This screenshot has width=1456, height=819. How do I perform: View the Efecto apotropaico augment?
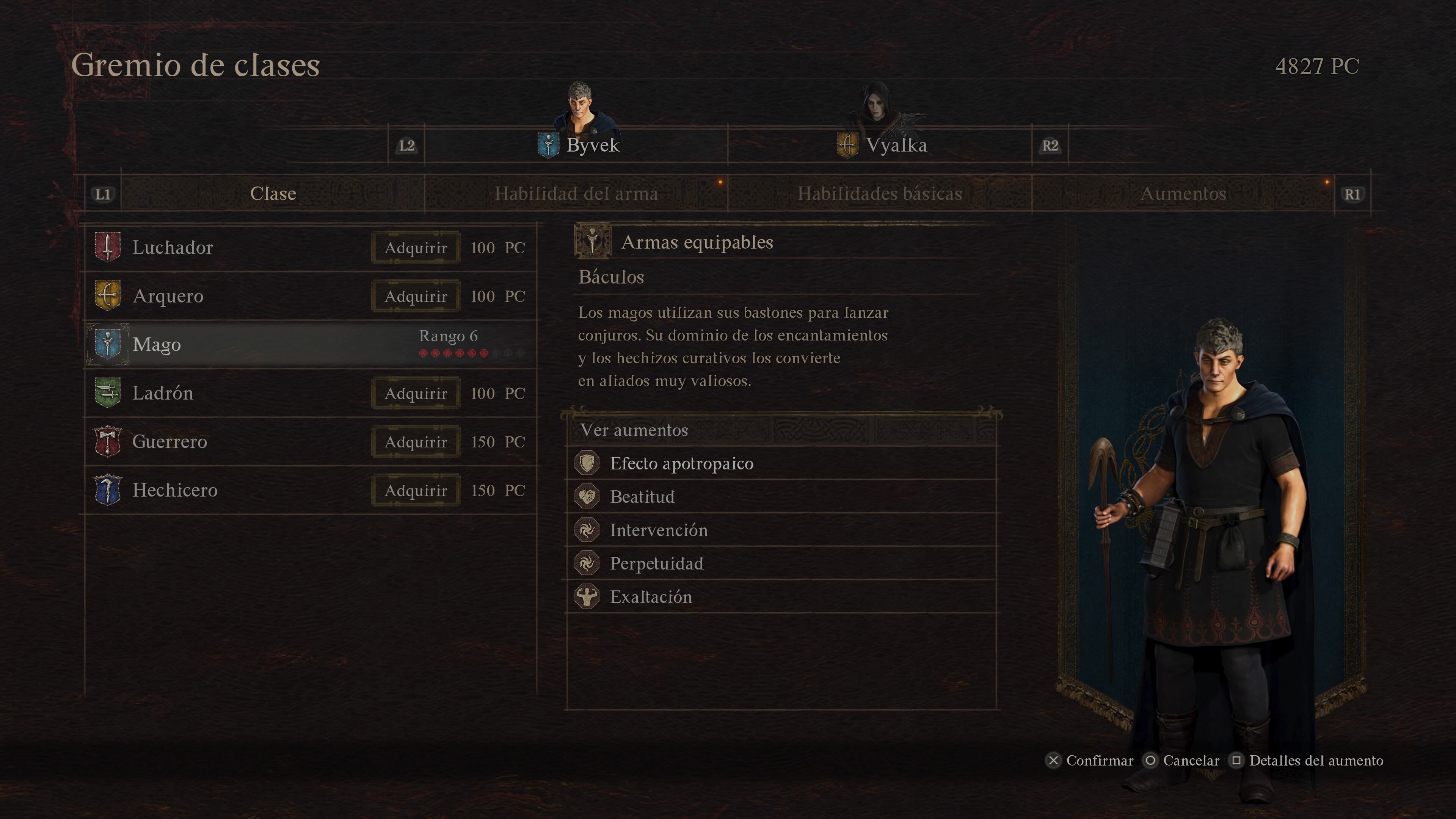pos(681,463)
